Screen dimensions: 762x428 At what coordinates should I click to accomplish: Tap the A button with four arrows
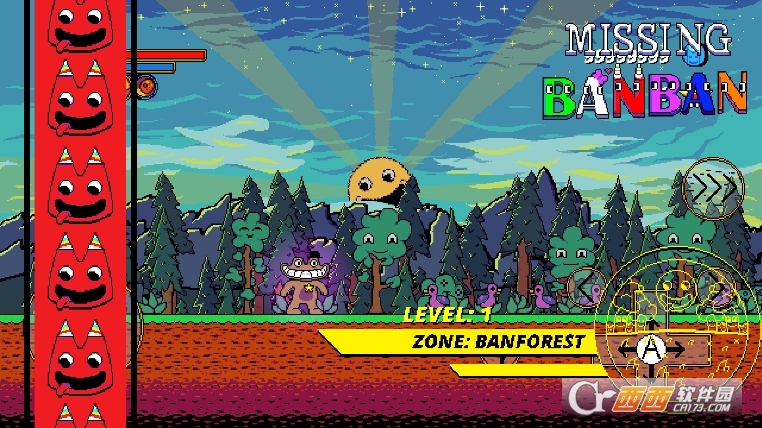(651, 349)
